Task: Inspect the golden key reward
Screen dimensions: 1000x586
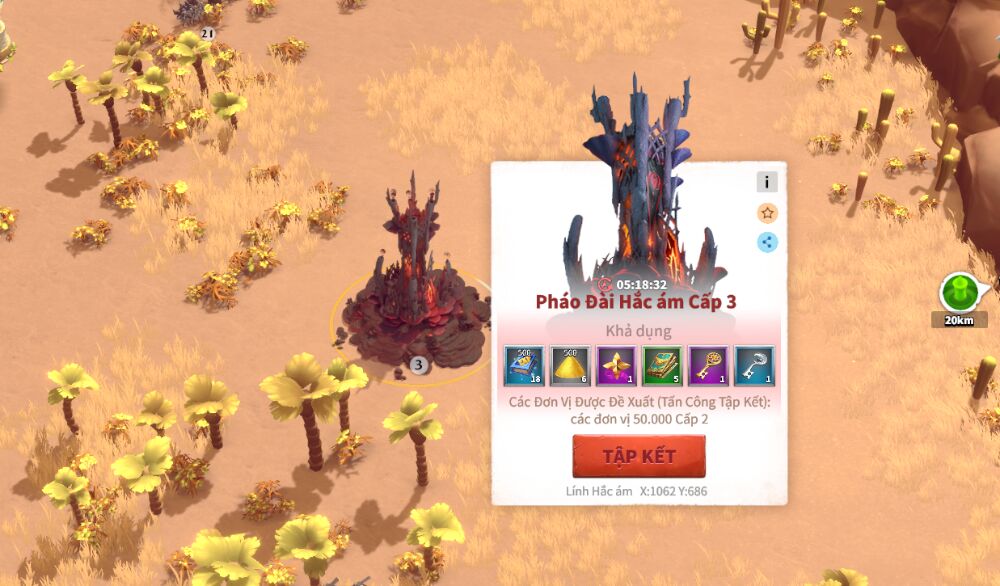Action: point(708,366)
